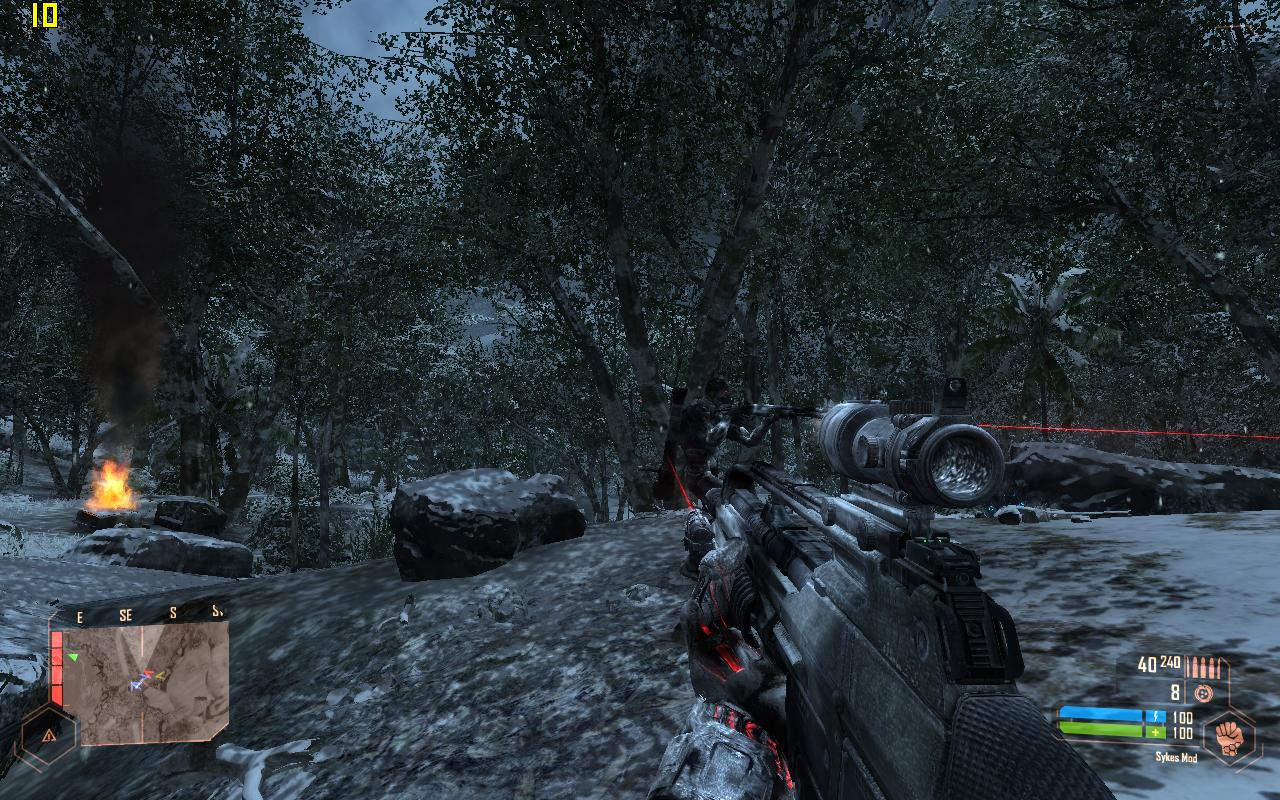
Task: Click the reserve ammo count 240
Action: [1169, 662]
